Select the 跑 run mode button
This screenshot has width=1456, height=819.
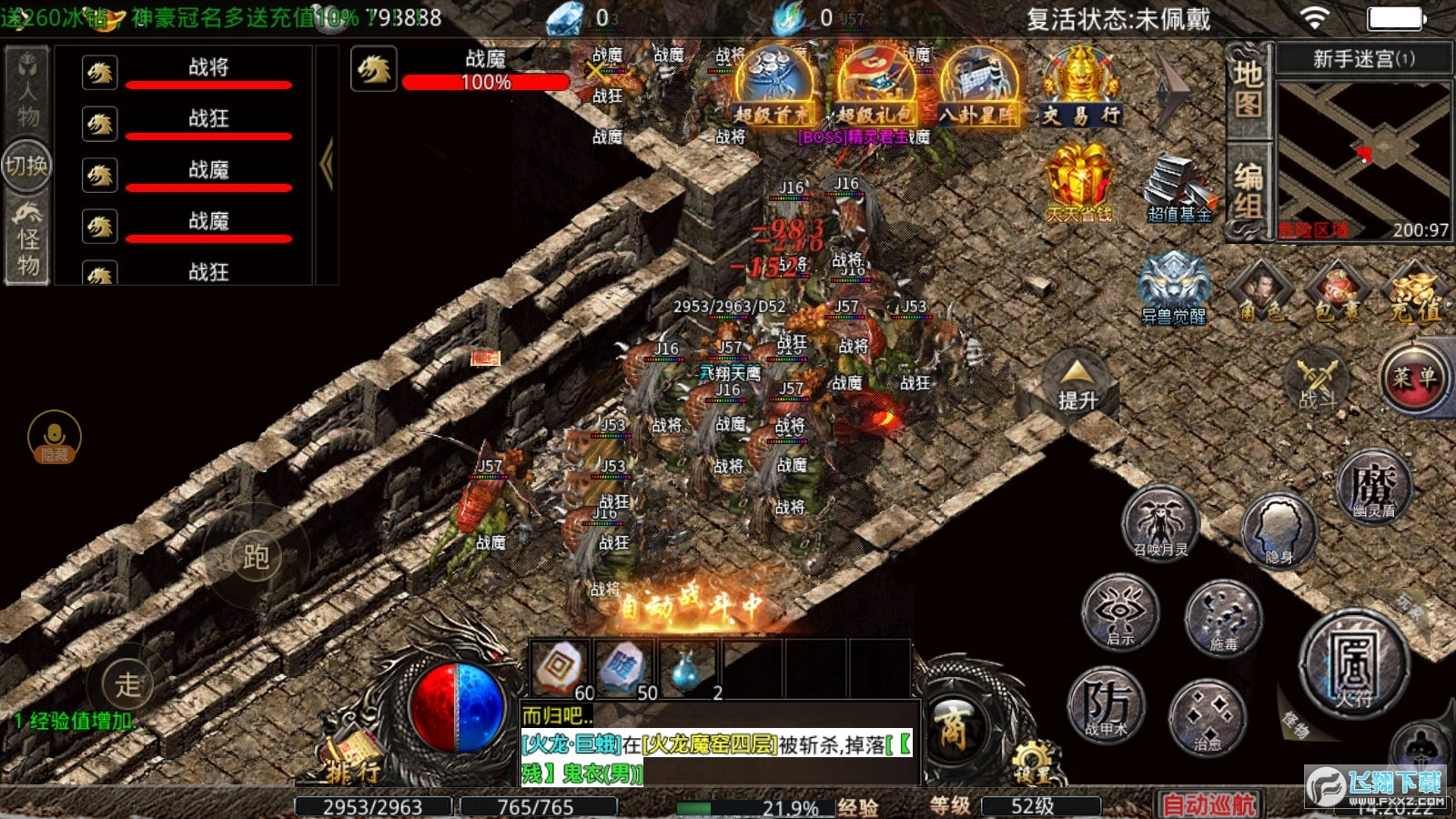pyautogui.click(x=256, y=556)
